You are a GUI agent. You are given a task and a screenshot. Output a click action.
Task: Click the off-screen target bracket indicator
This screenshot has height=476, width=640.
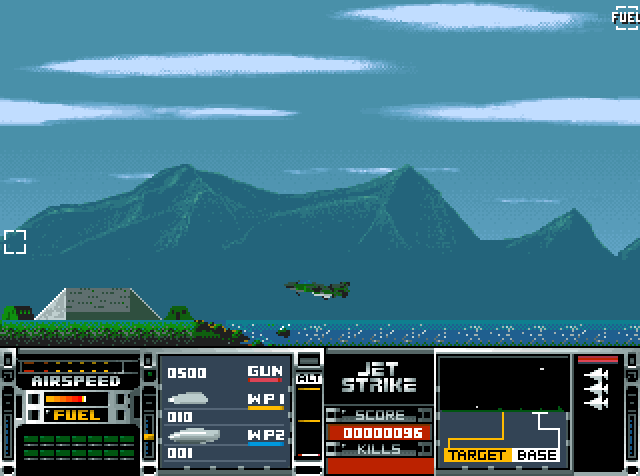(15, 241)
